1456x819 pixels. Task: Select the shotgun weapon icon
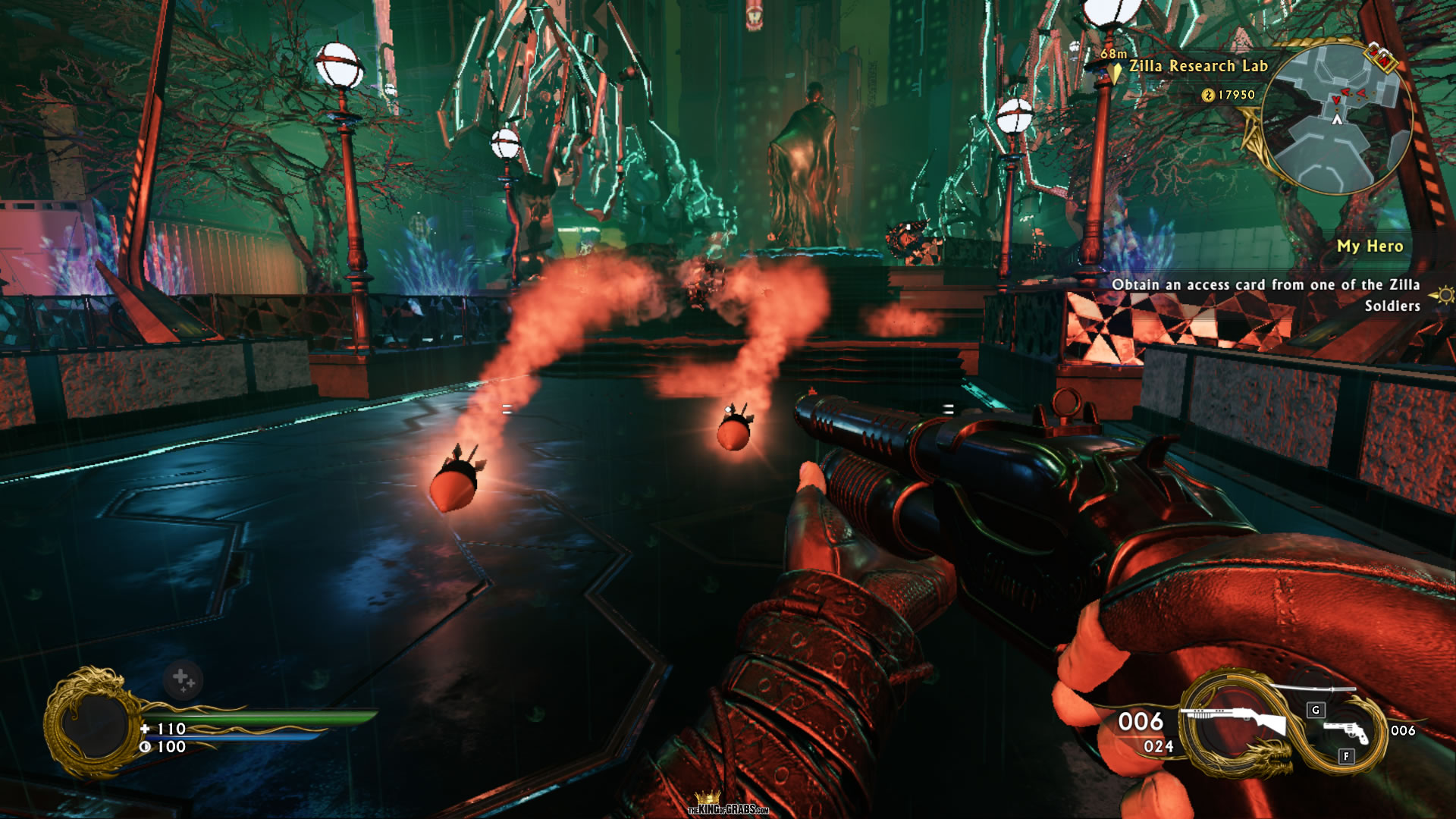pyautogui.click(x=1238, y=720)
